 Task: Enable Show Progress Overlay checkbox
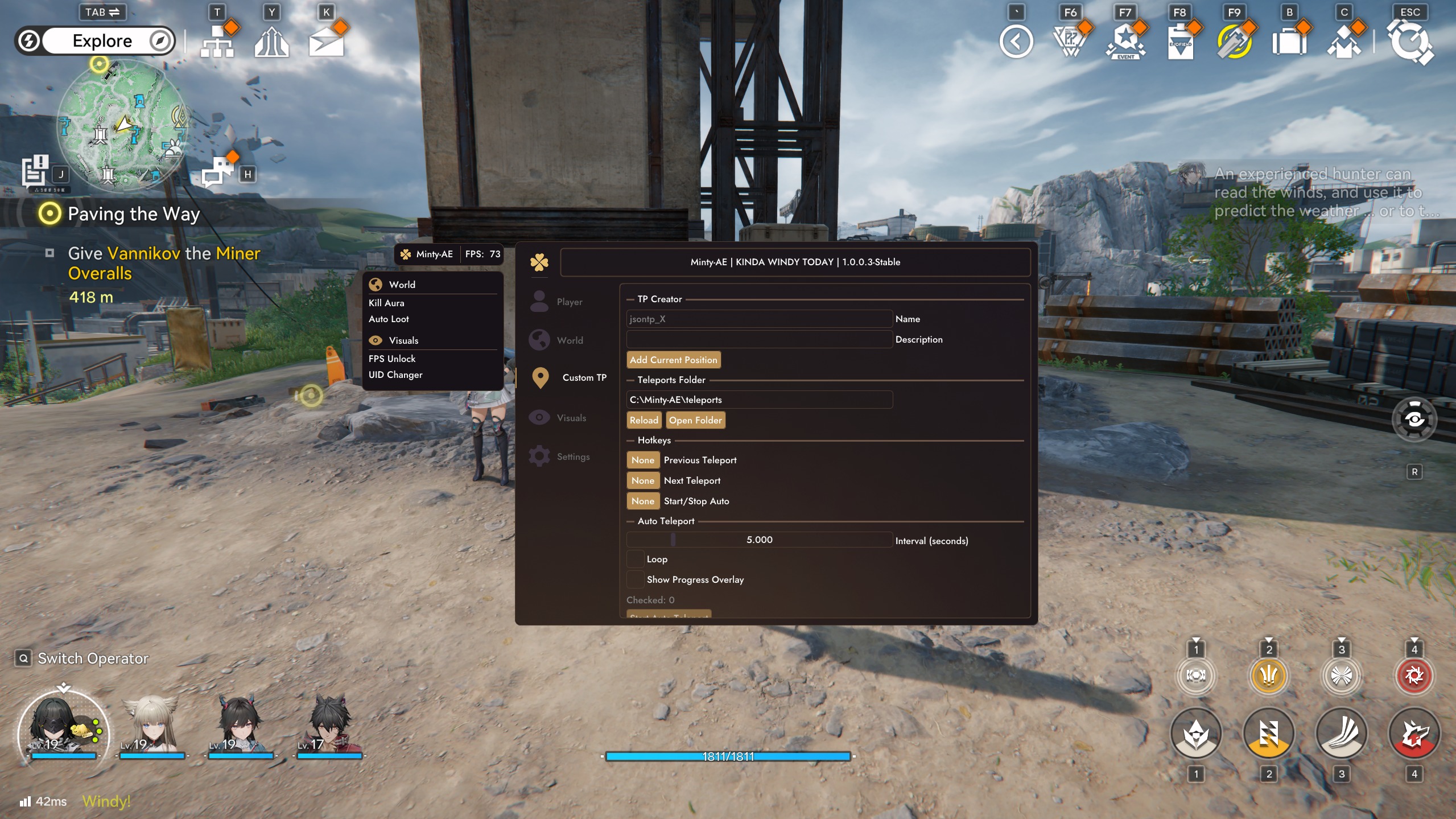click(635, 579)
